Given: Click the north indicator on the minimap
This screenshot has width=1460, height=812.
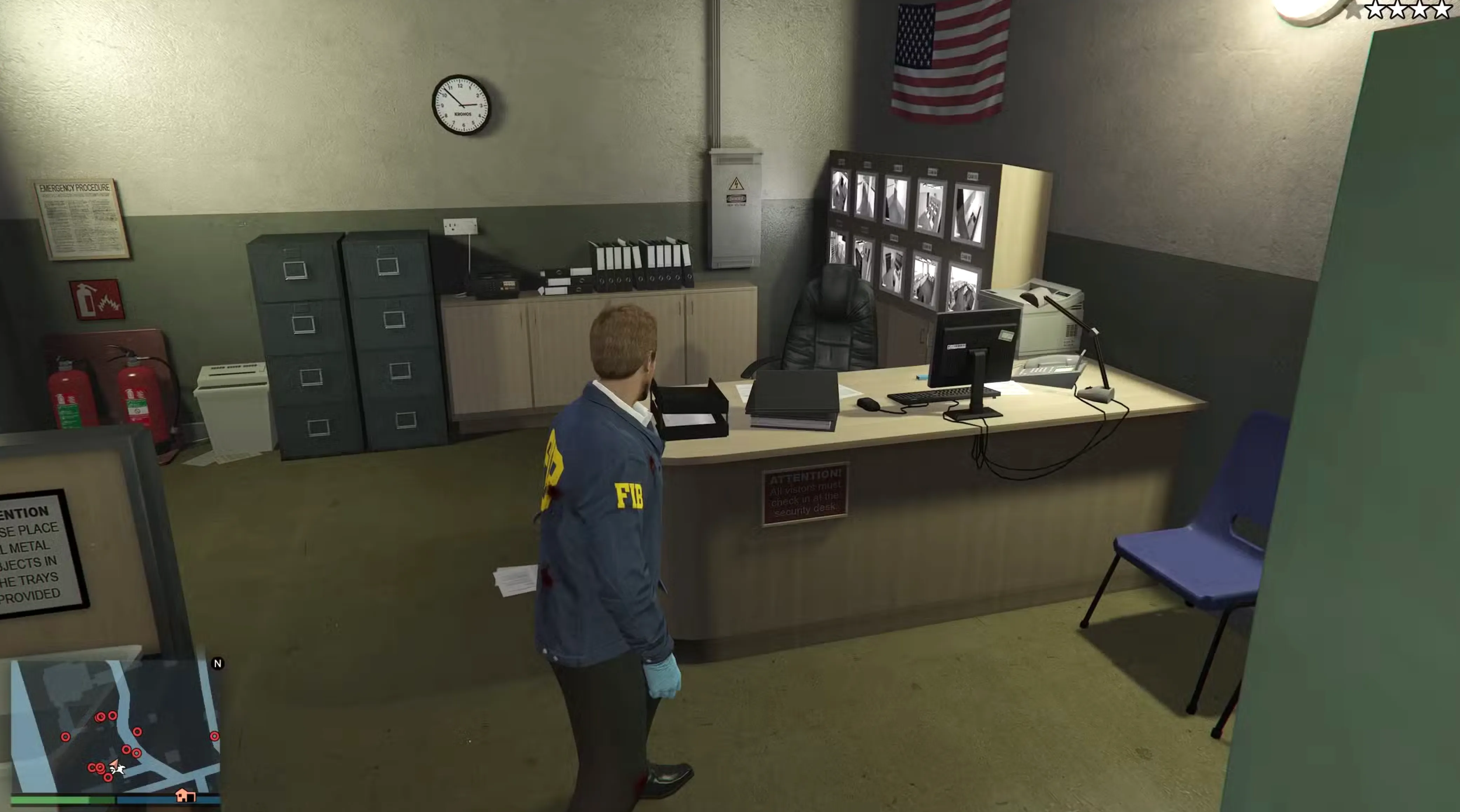Looking at the screenshot, I should click(x=218, y=664).
